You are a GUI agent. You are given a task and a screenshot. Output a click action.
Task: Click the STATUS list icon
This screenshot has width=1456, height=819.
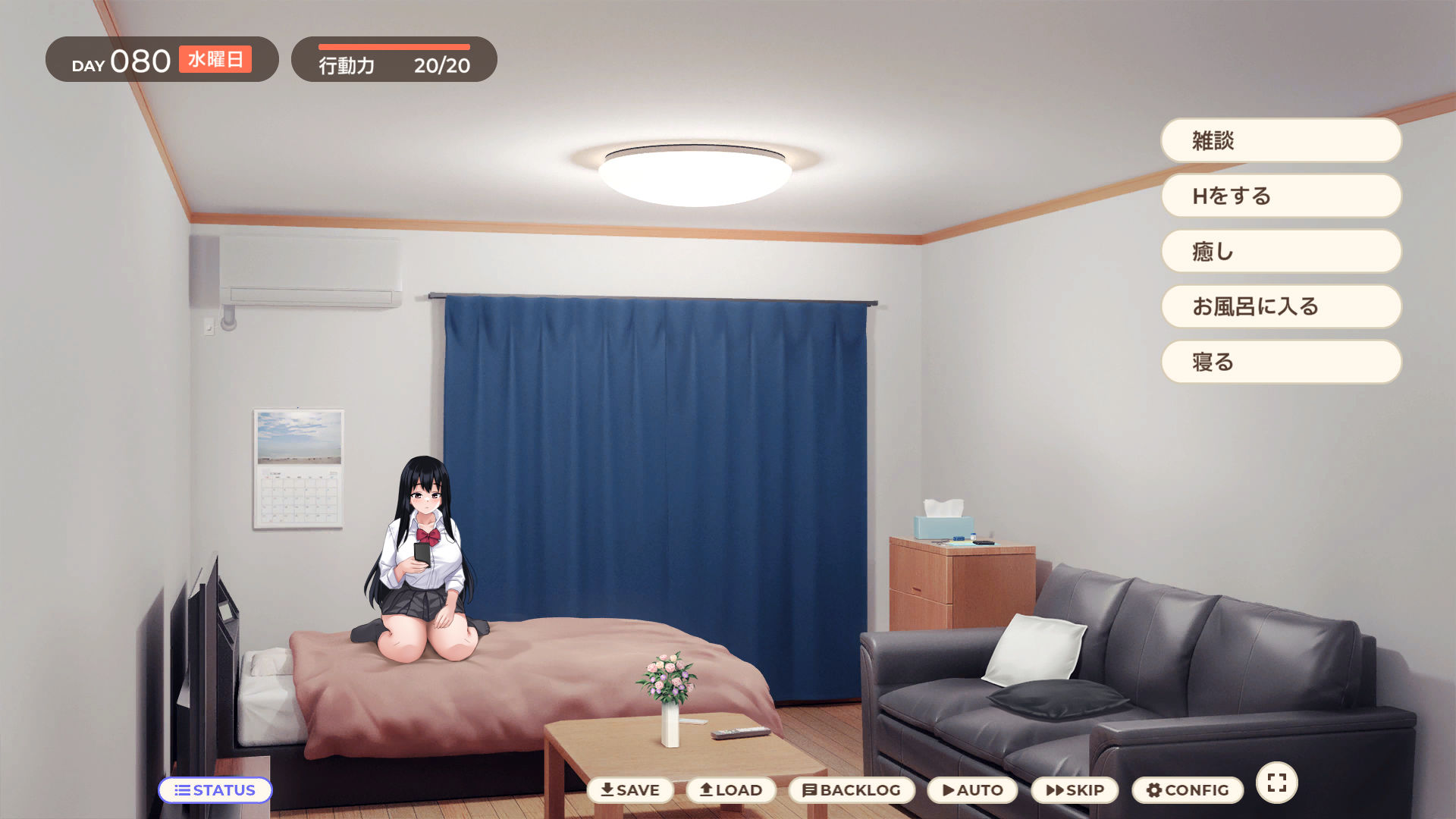[181, 790]
